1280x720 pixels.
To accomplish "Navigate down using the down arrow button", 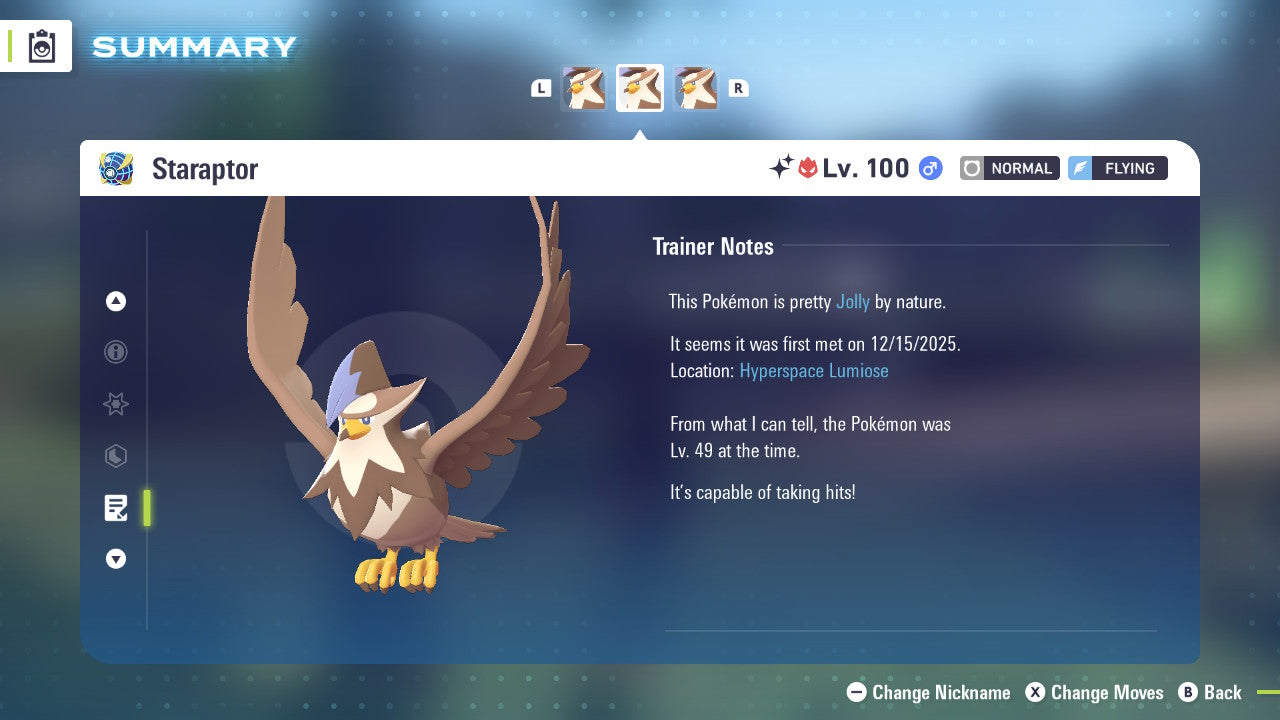I will coord(116,559).
